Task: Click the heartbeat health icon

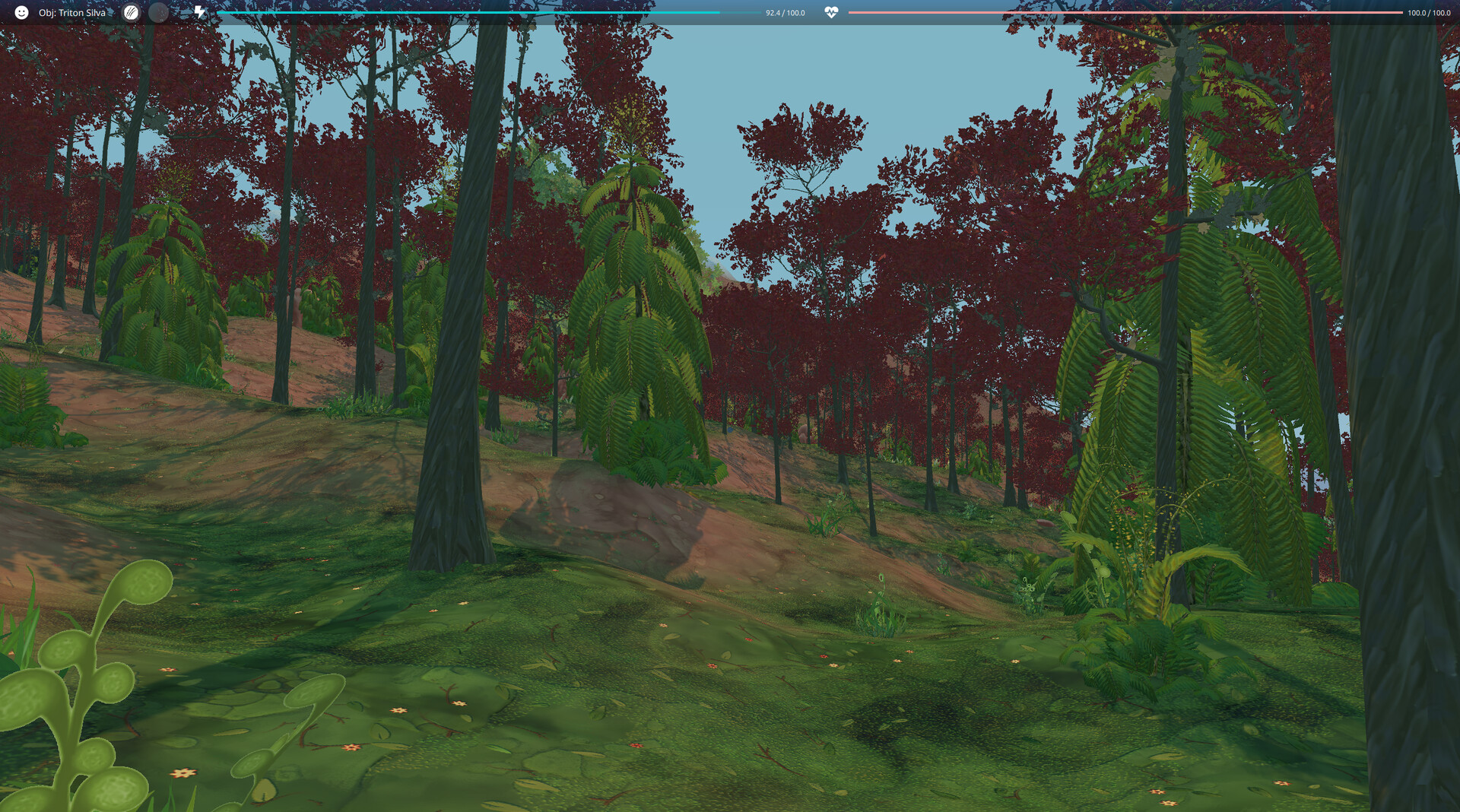Action: coord(831,12)
